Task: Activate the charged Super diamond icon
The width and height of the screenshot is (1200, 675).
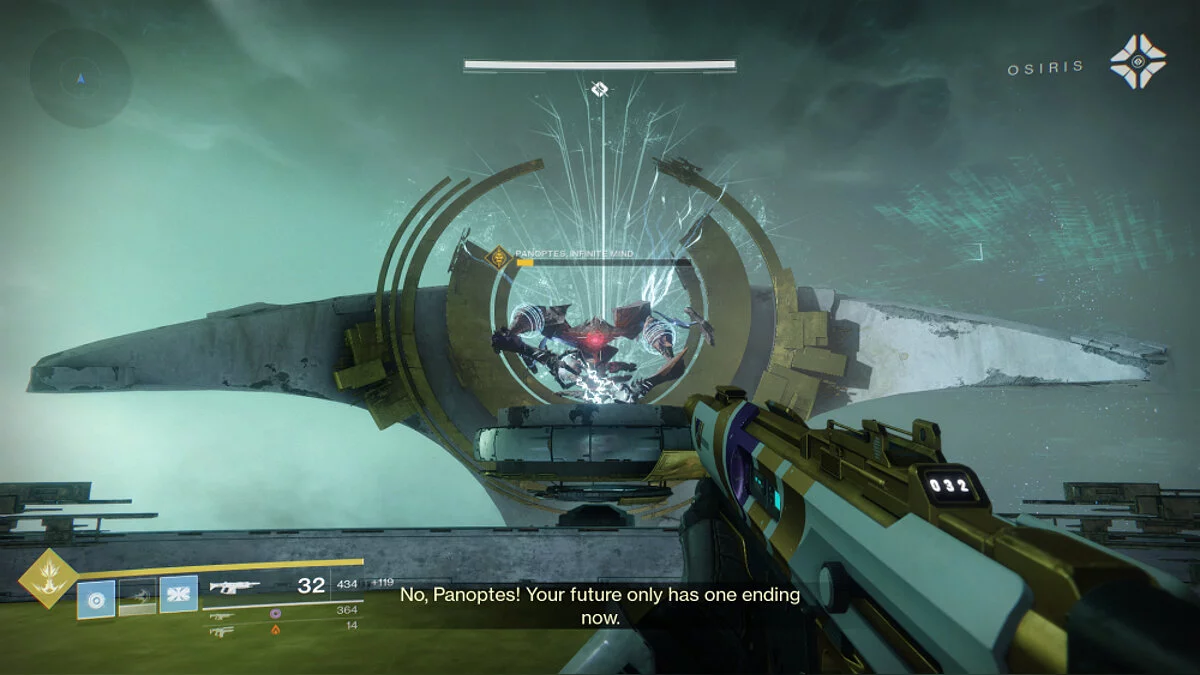Action: point(48,578)
